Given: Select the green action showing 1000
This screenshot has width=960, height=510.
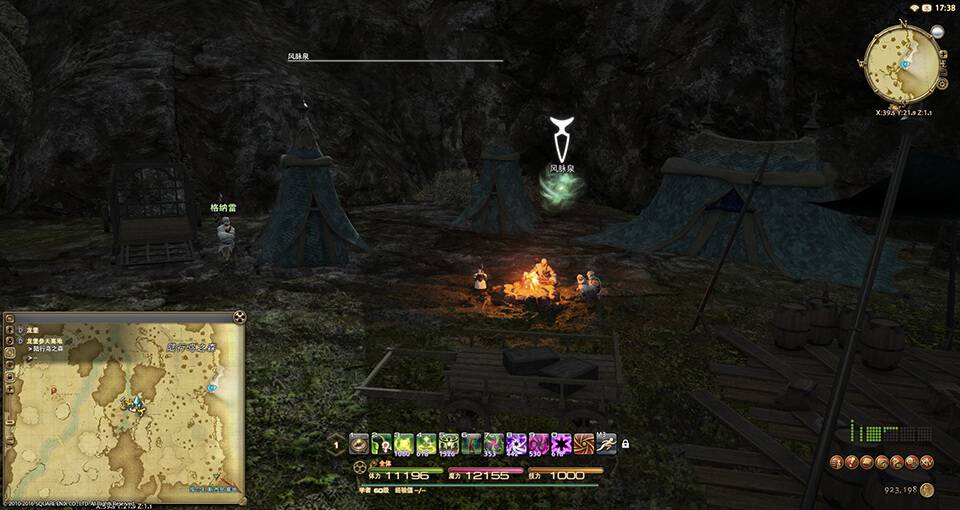Looking at the screenshot, I should pos(403,443).
